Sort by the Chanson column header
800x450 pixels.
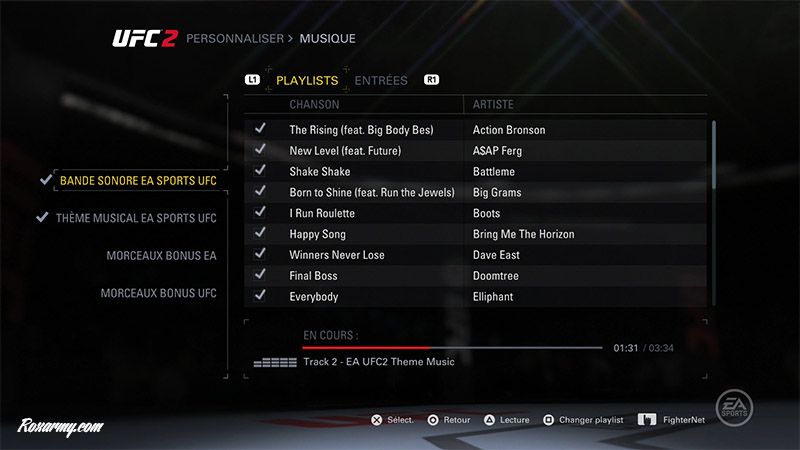tap(314, 104)
